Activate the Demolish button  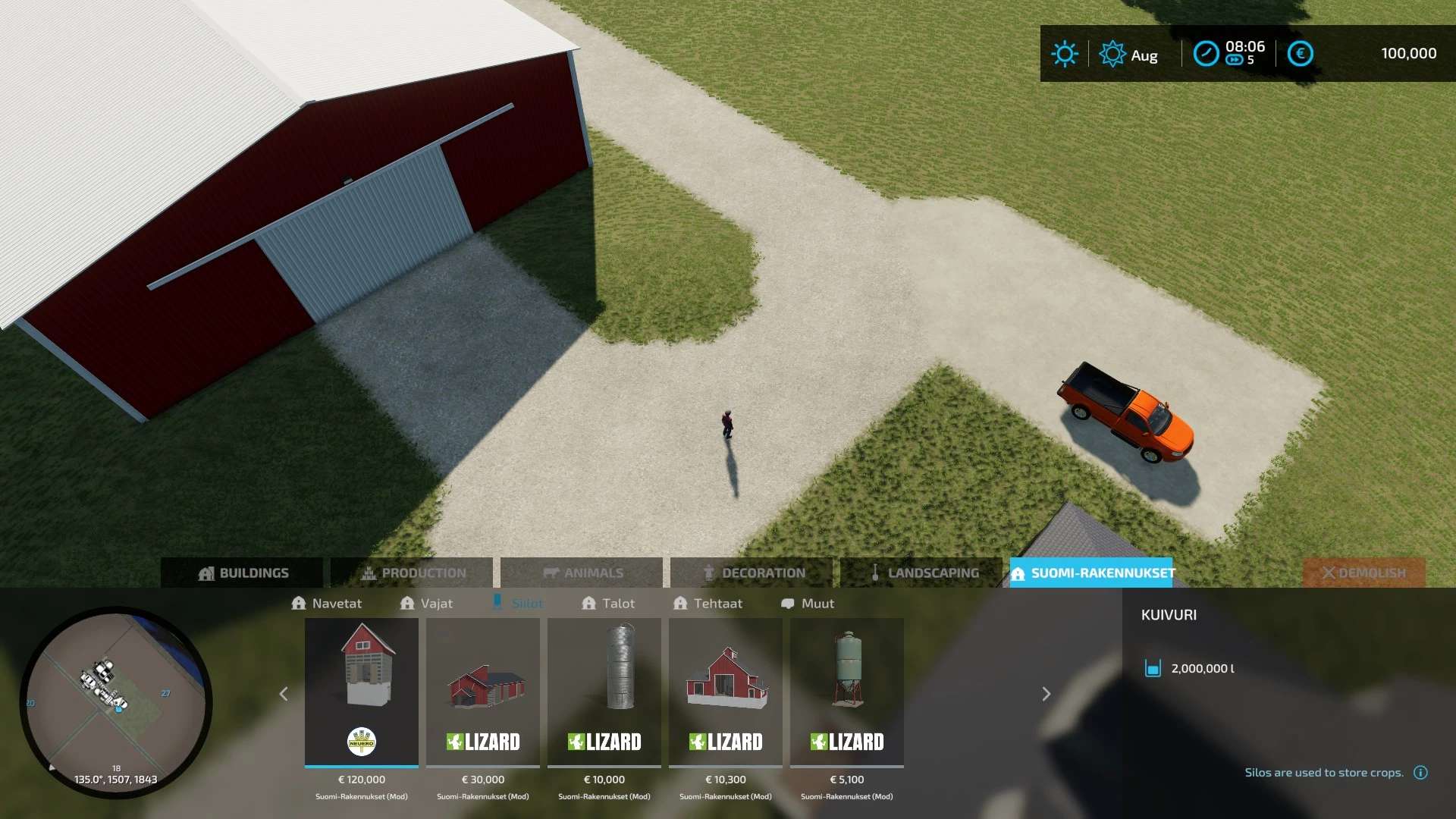point(1363,573)
